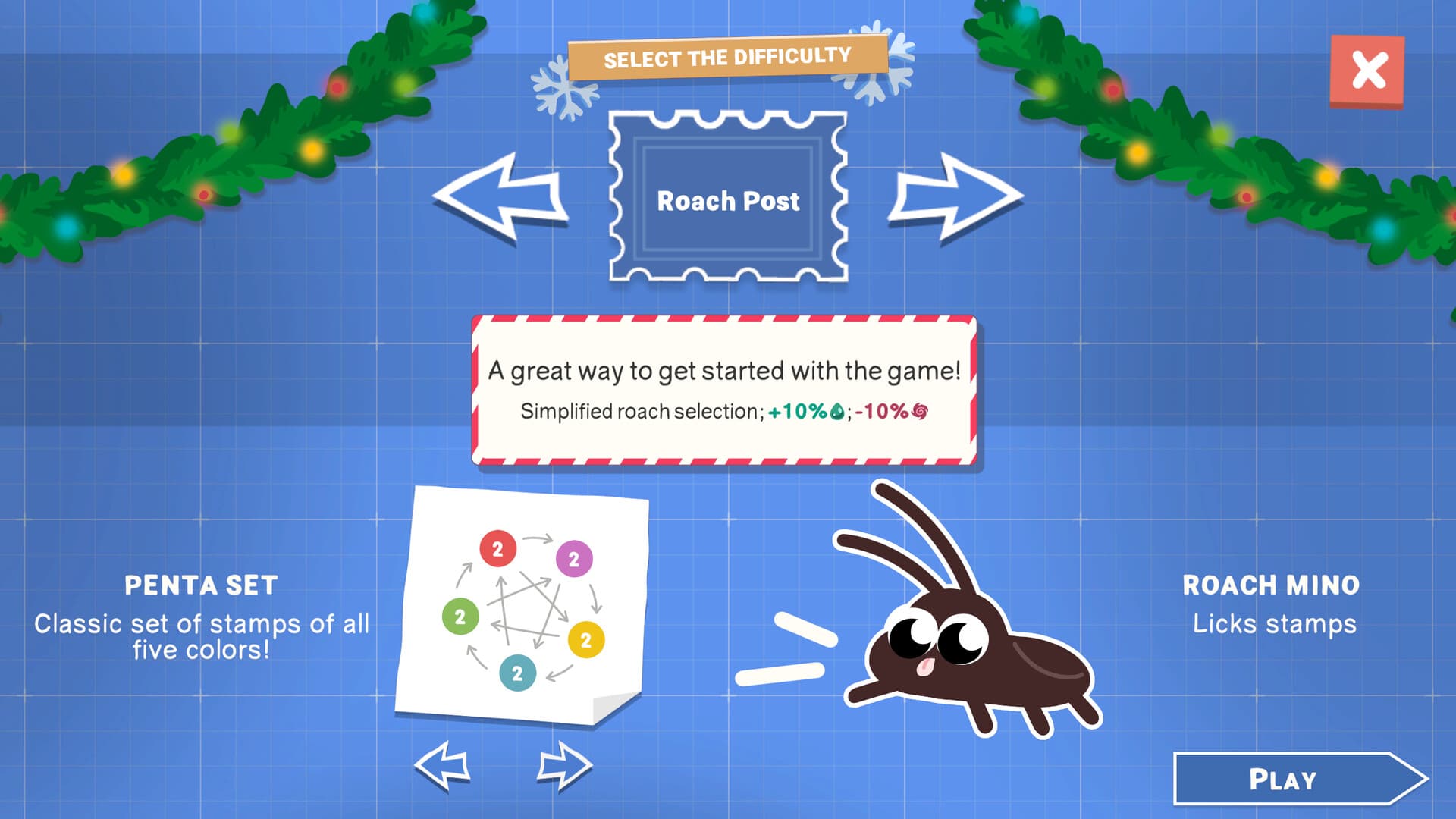Select the PENTA SET label
This screenshot has height=819, width=1456.
(202, 585)
